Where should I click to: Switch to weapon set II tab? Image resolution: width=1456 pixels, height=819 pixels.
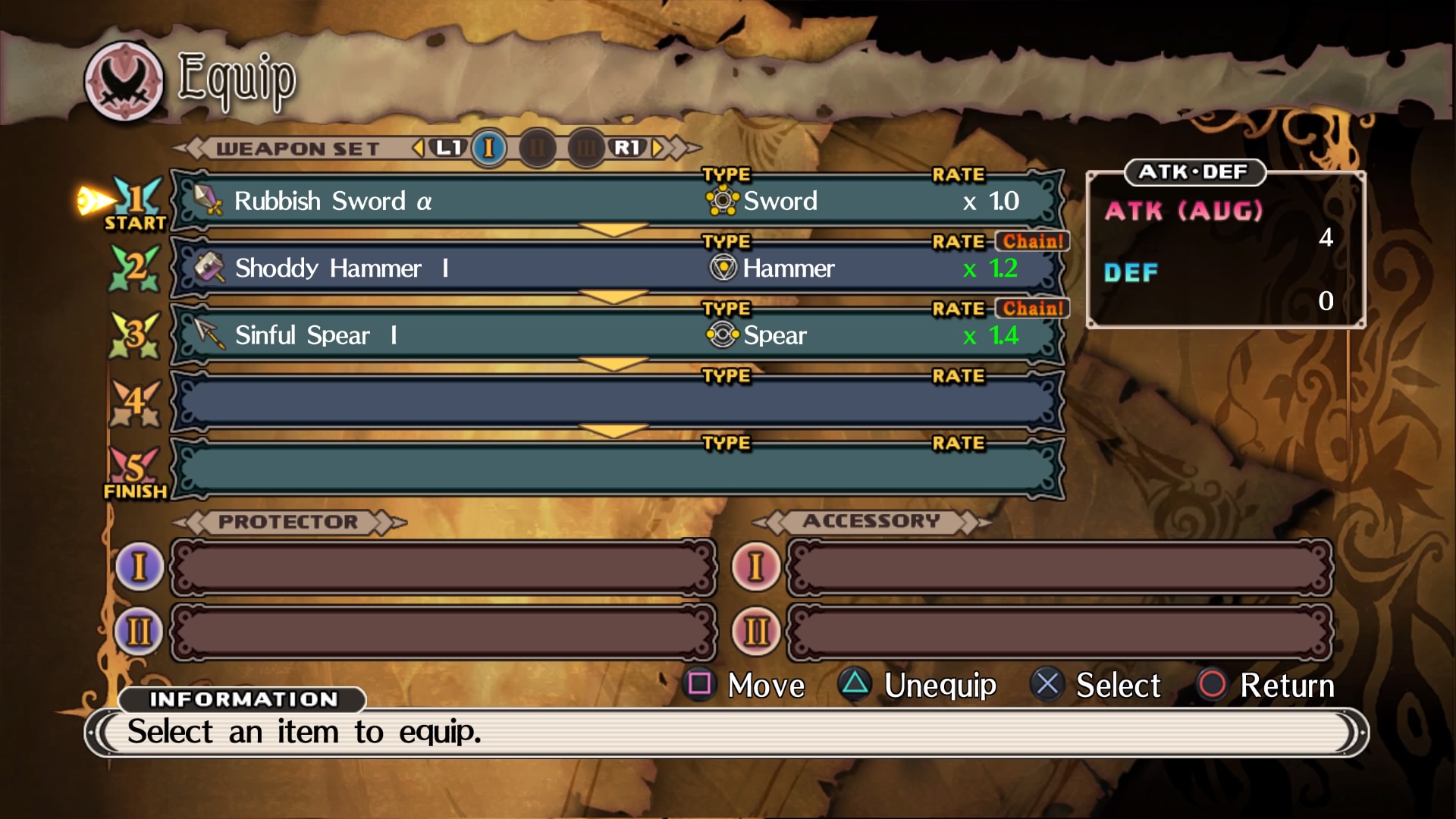pyautogui.click(x=538, y=148)
